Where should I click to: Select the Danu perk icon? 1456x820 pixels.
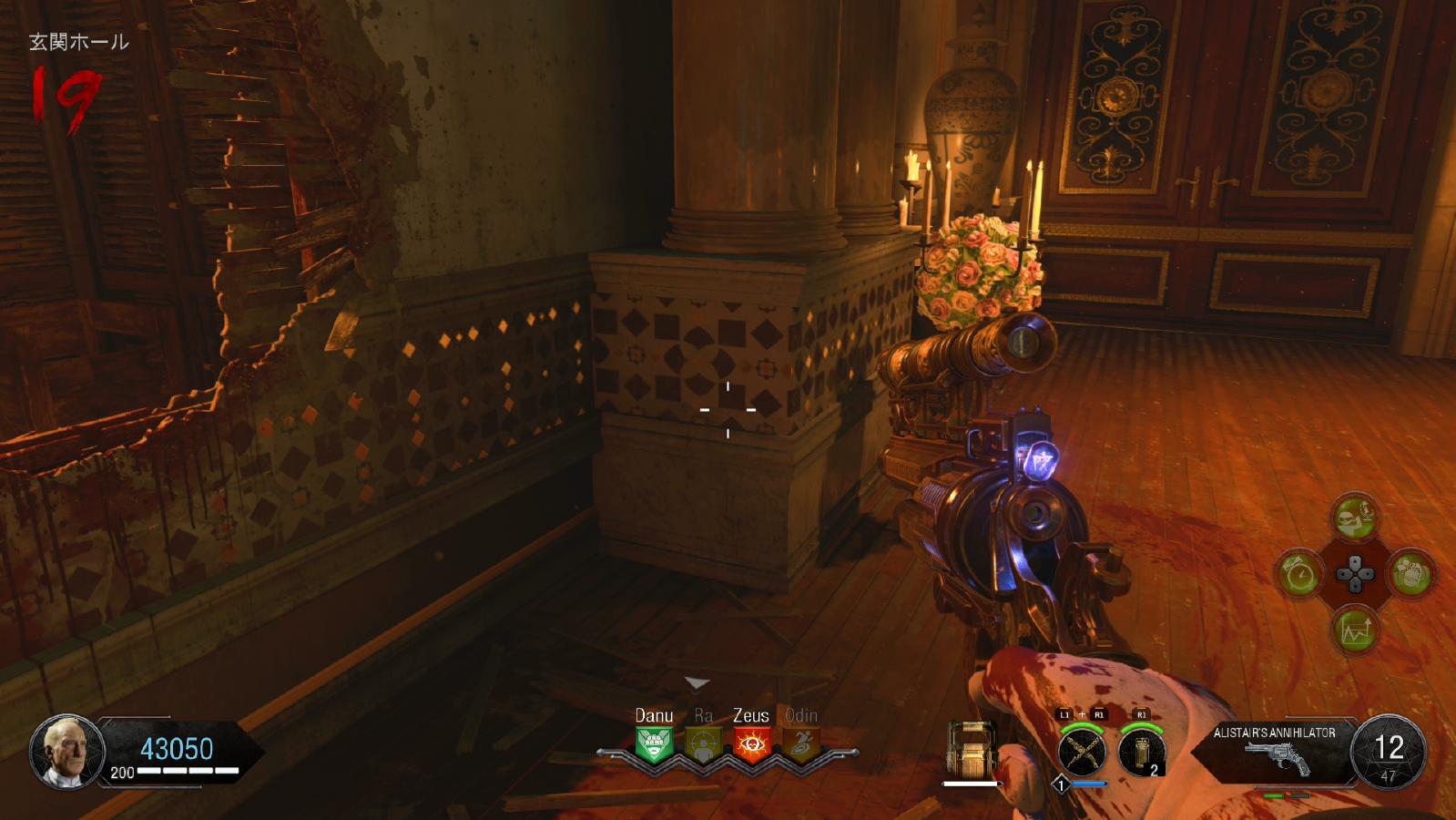[x=654, y=745]
